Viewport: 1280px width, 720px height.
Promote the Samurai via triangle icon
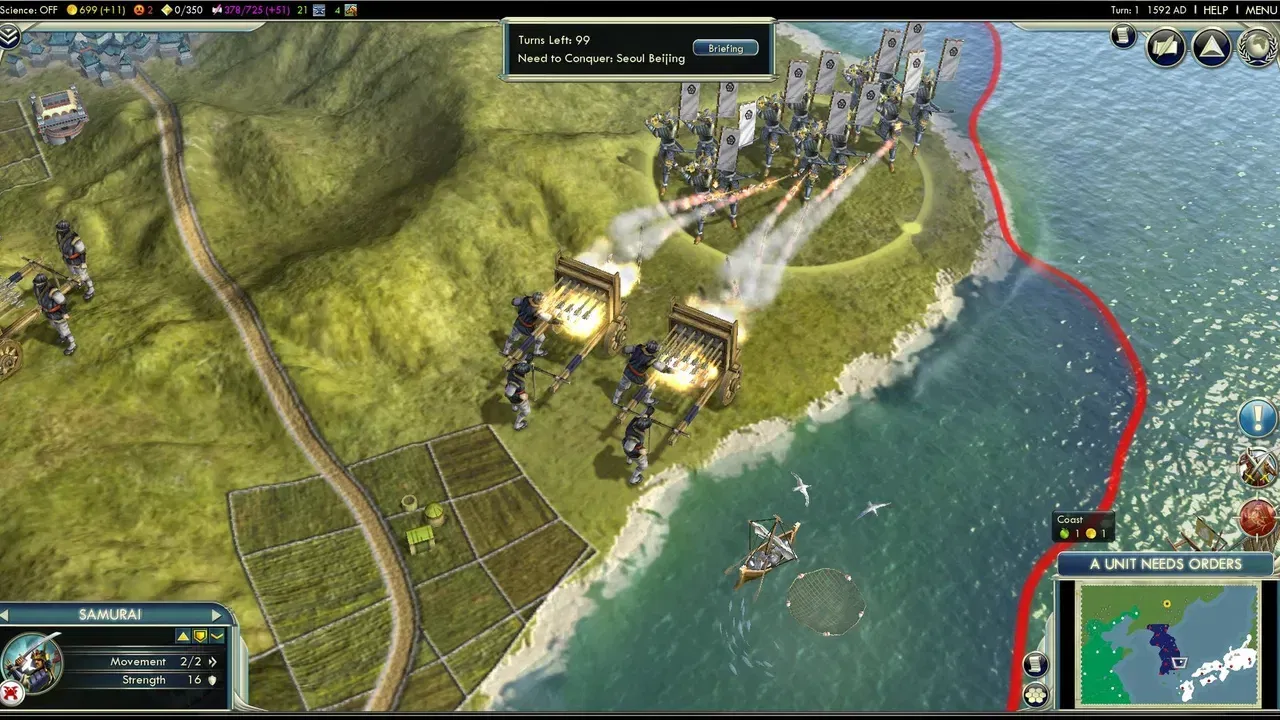[x=184, y=636]
